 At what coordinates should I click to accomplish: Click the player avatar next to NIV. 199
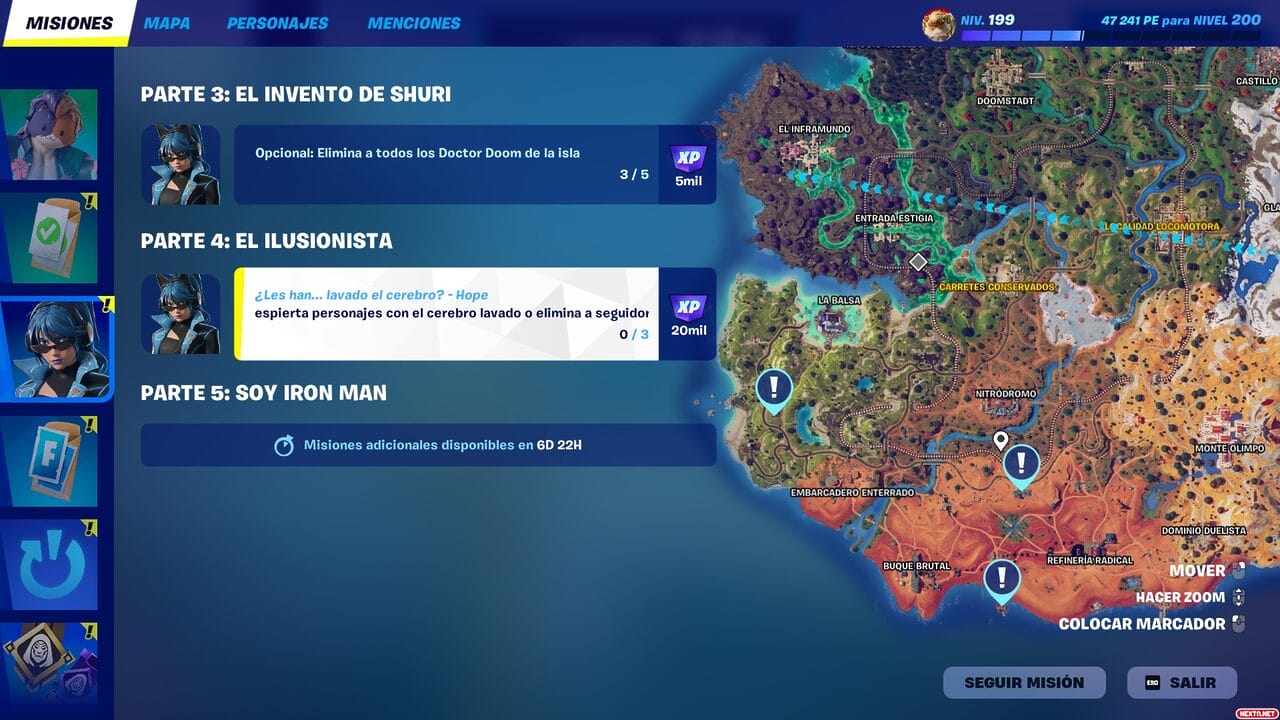click(938, 20)
